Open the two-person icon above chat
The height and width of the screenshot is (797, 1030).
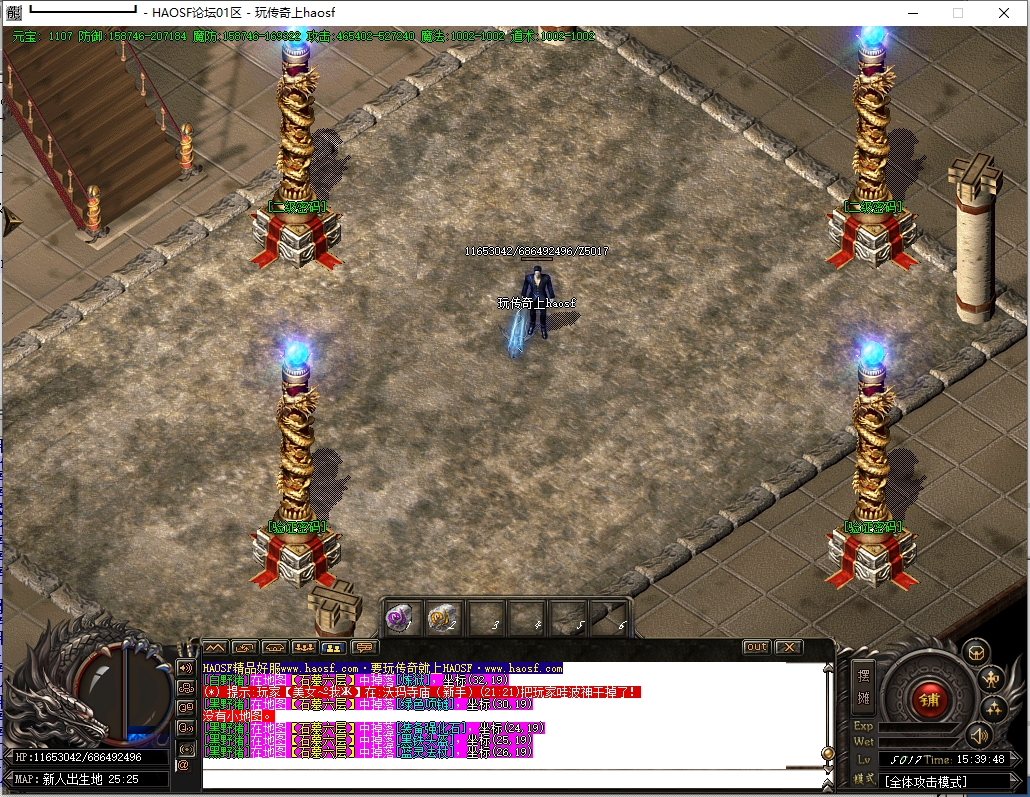tap(335, 647)
